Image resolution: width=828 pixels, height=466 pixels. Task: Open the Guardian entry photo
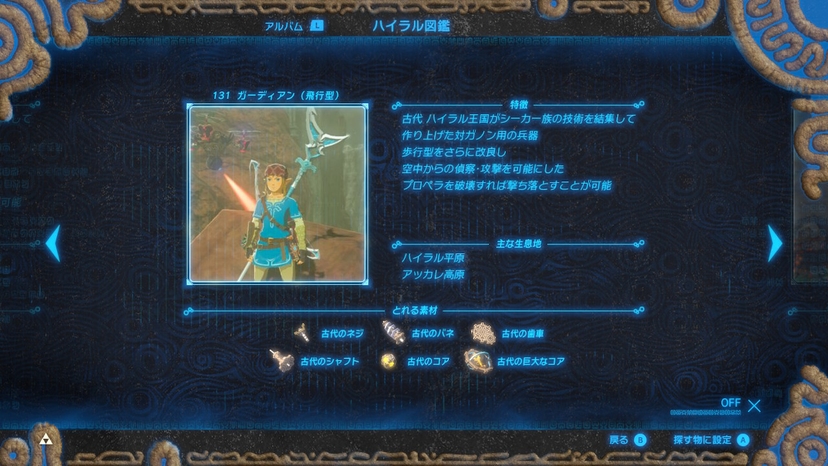(x=269, y=194)
